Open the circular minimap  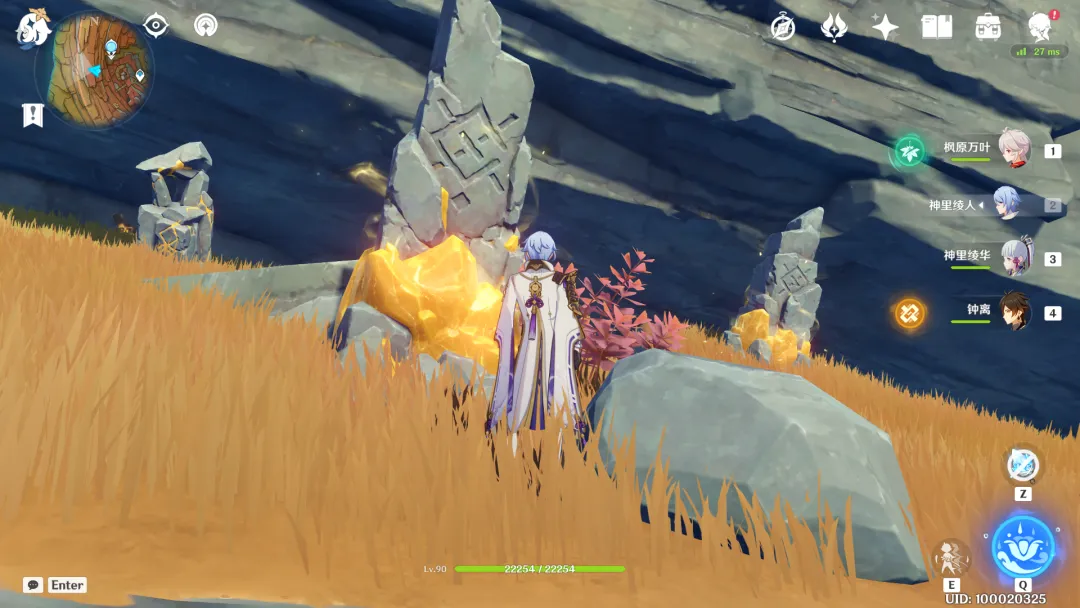(x=93, y=69)
